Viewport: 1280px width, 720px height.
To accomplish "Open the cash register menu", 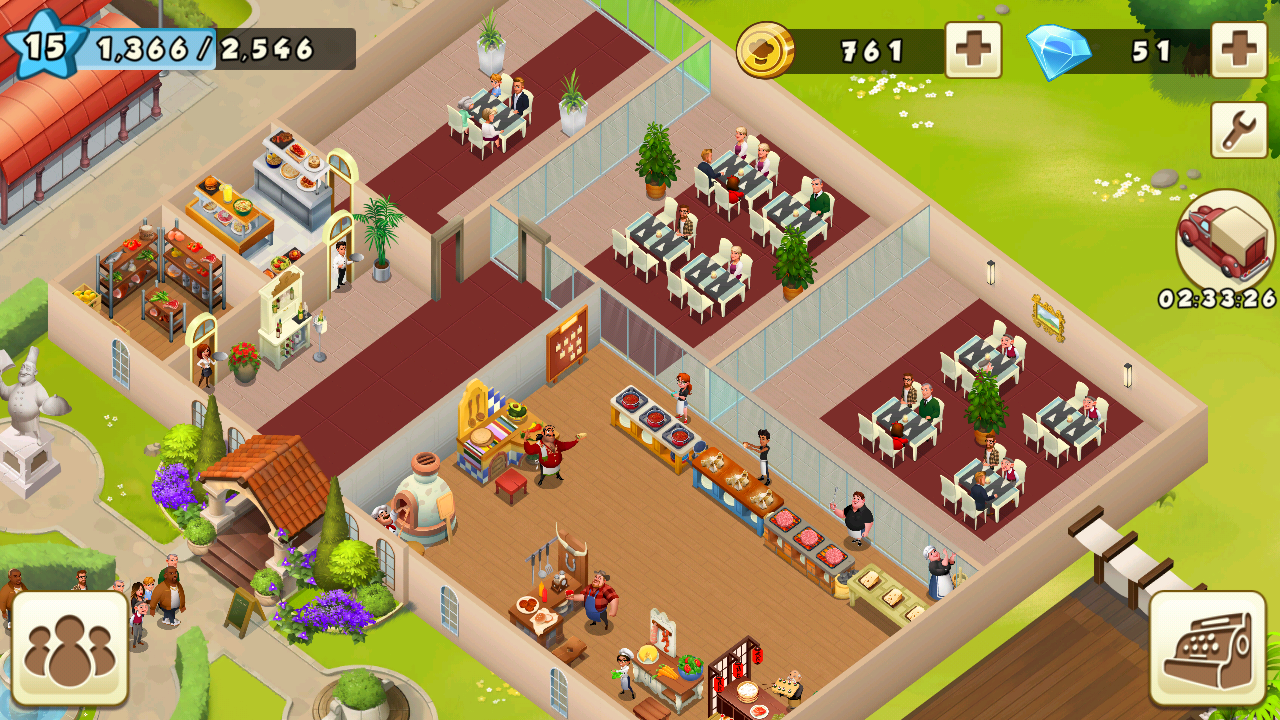I will point(1207,648).
